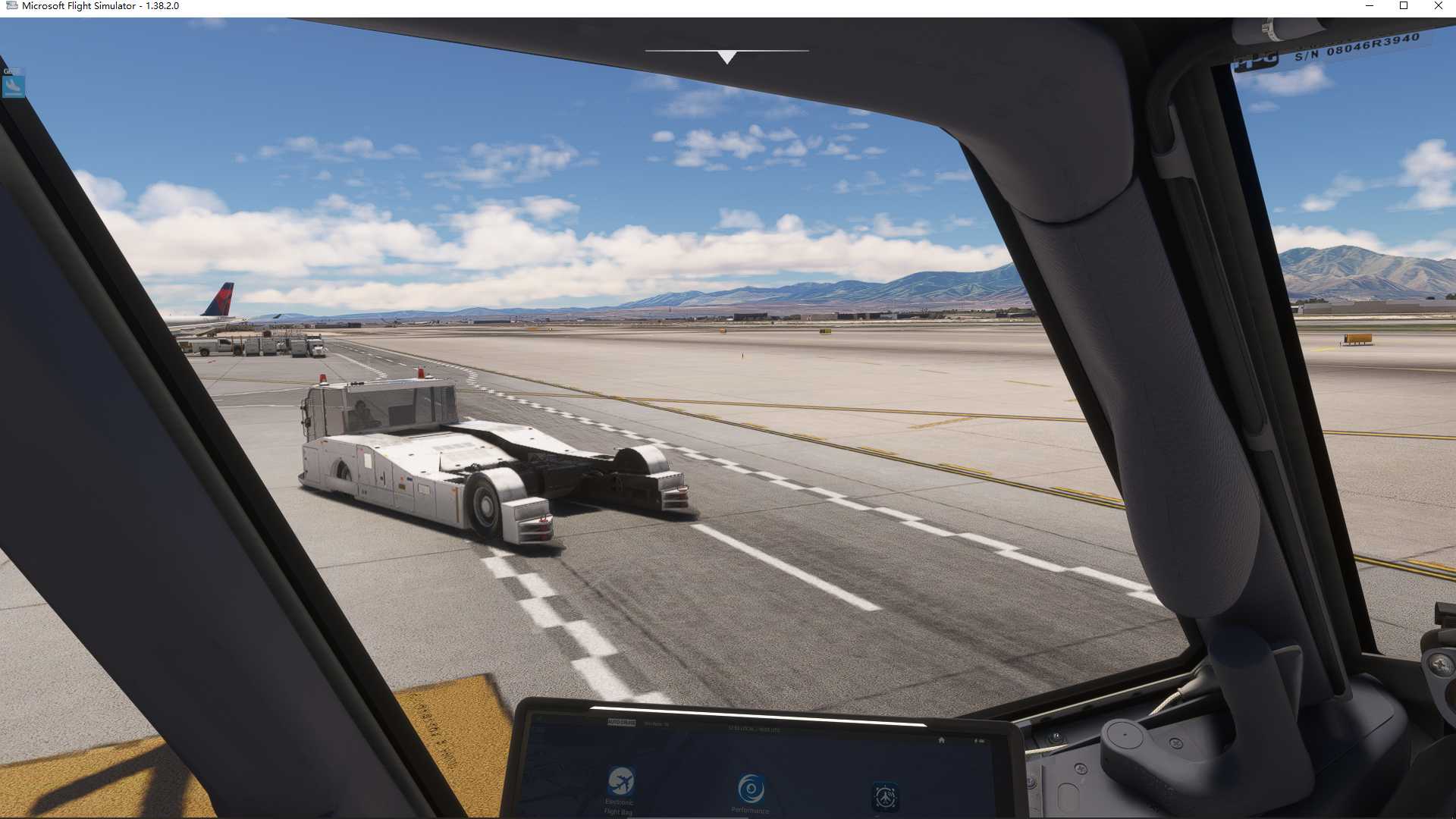Tap the Home button to toggle the EFB home screen
The width and height of the screenshot is (1456, 819).
[942, 739]
